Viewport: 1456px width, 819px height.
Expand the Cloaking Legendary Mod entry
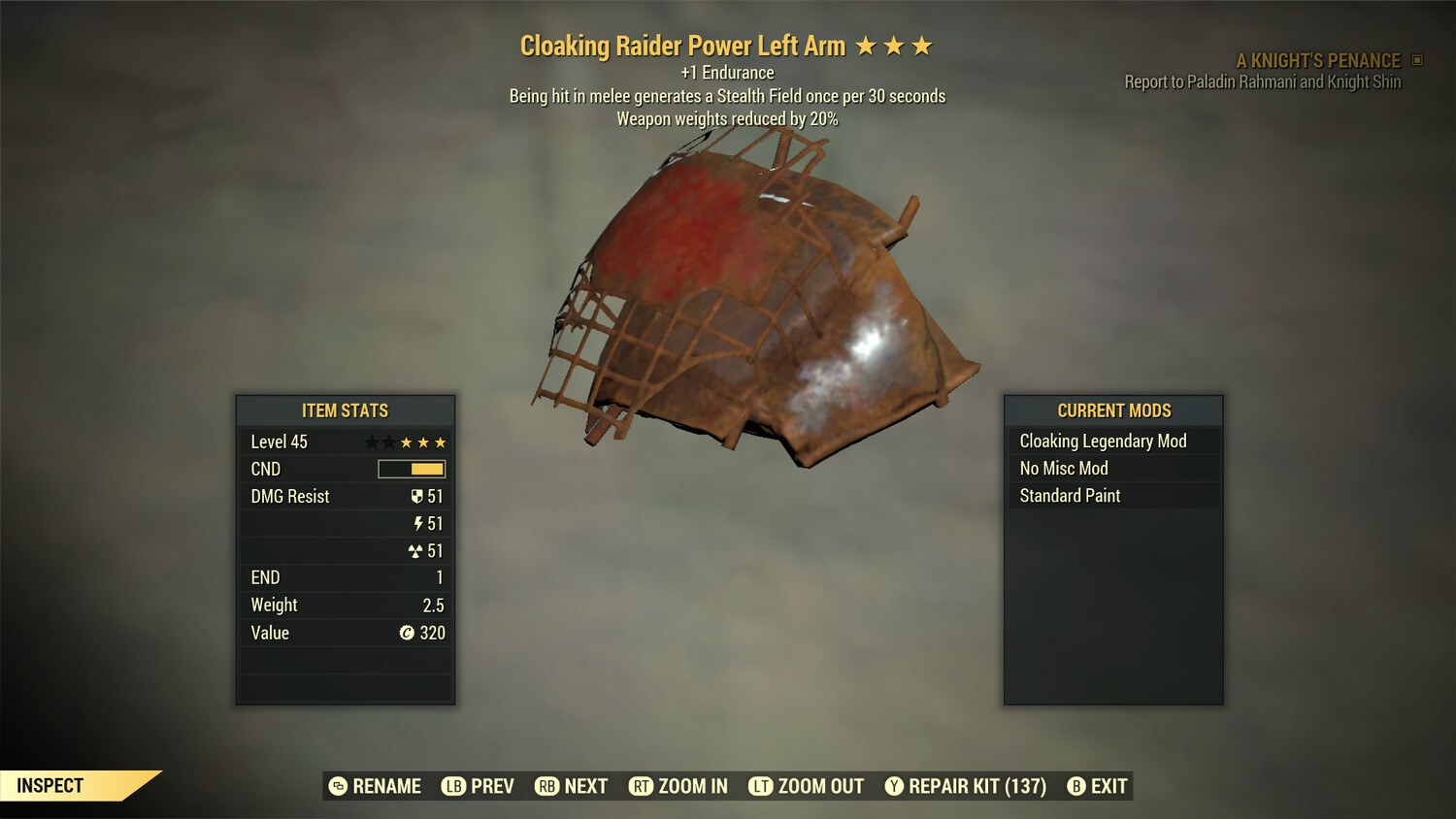1102,441
